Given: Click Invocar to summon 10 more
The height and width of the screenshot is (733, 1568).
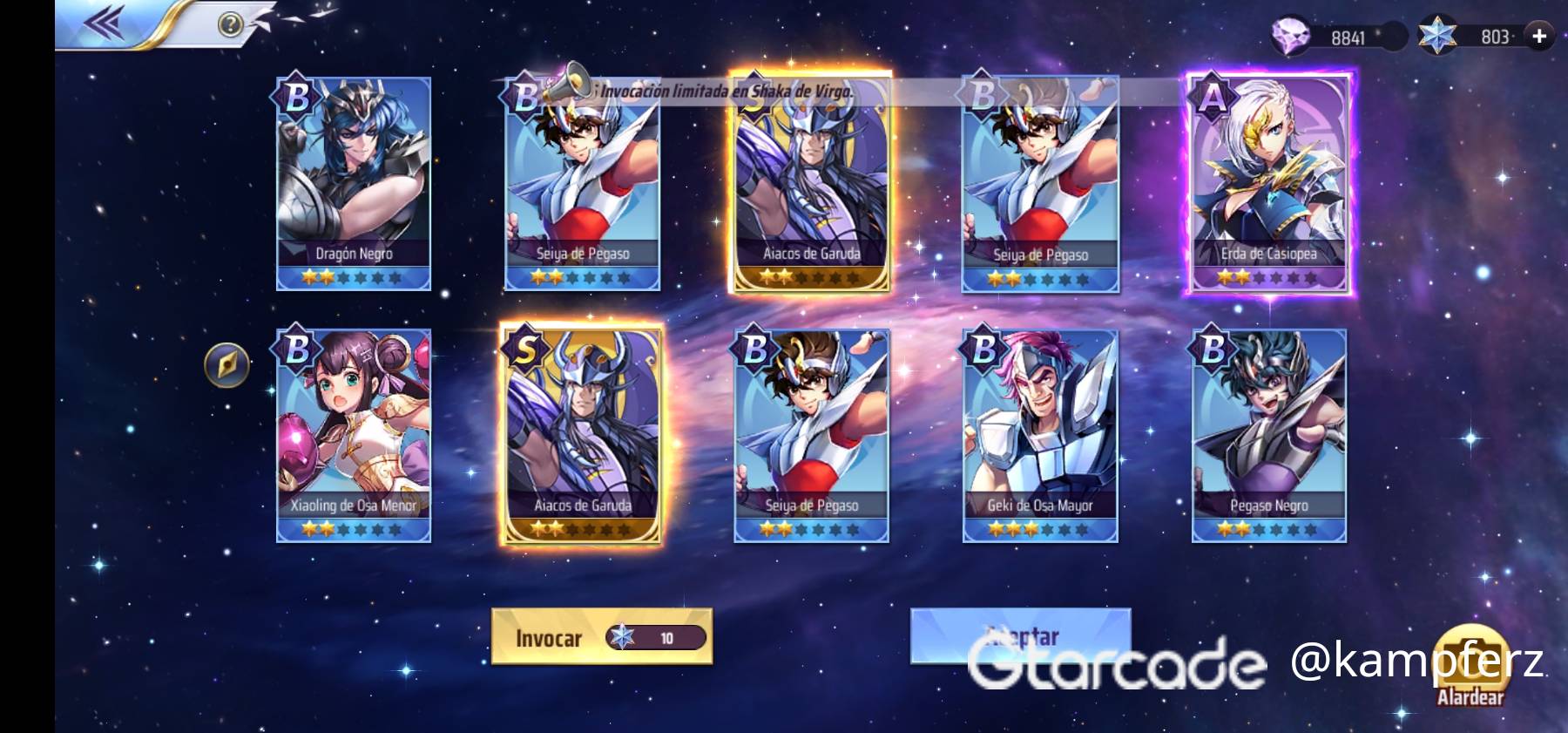Looking at the screenshot, I should click(x=602, y=637).
